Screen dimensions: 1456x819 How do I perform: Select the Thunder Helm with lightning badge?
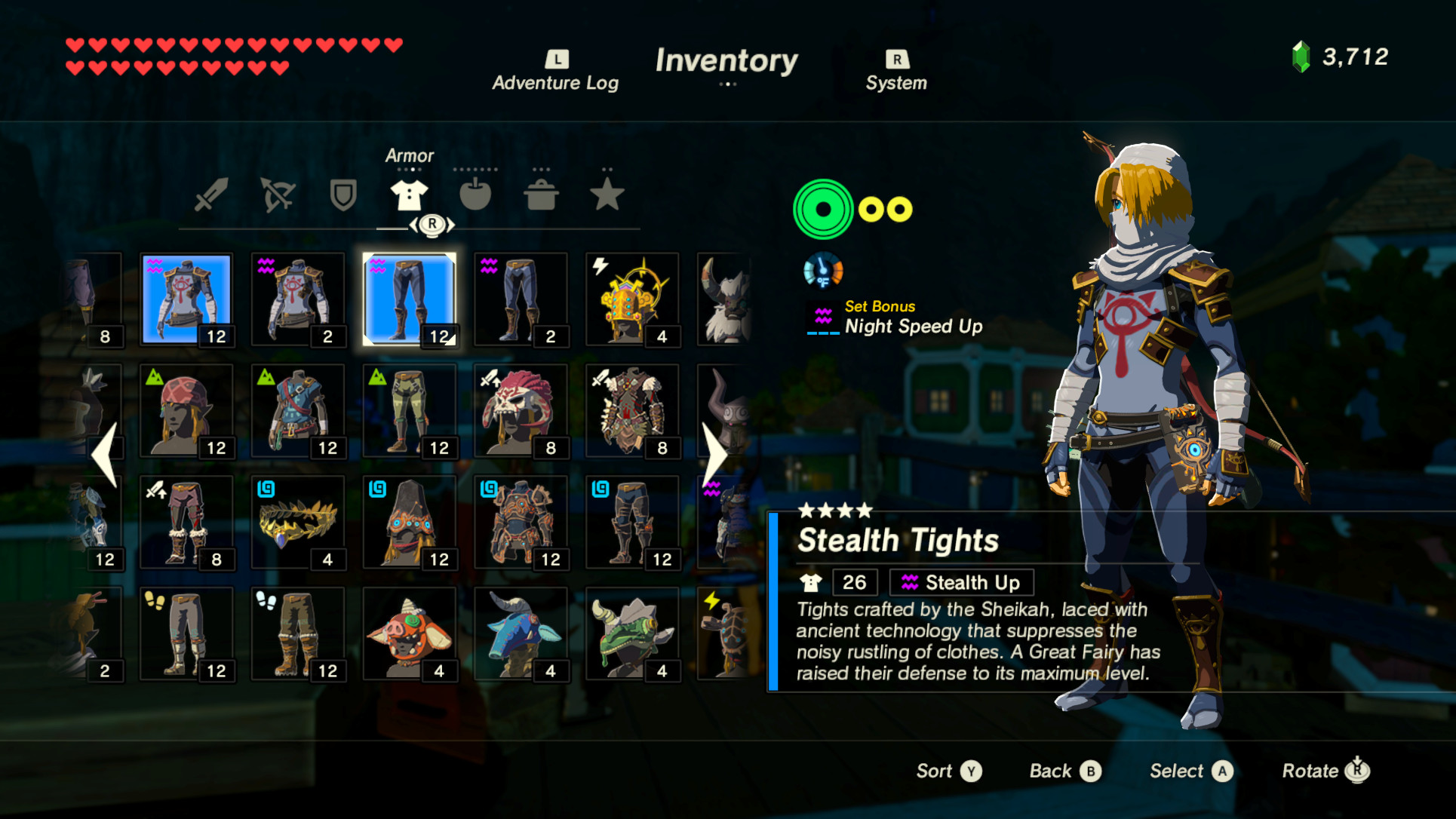[634, 298]
